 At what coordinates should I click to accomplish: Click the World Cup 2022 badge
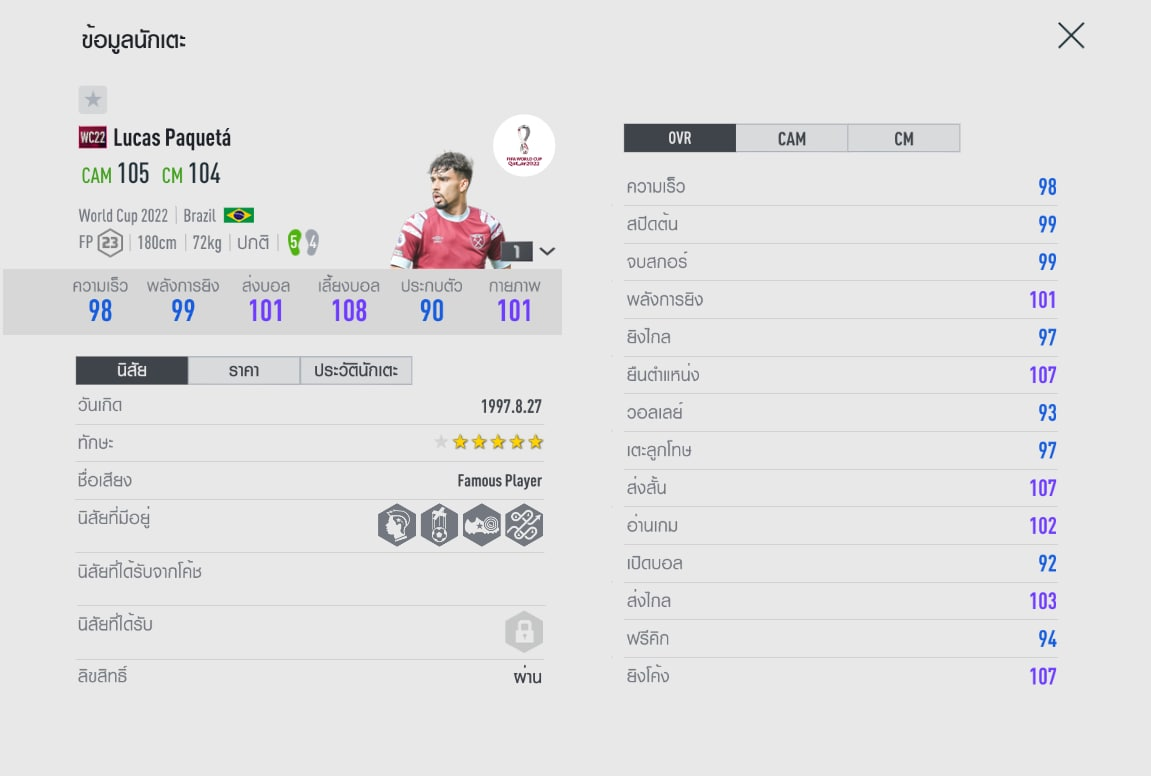tap(524, 146)
